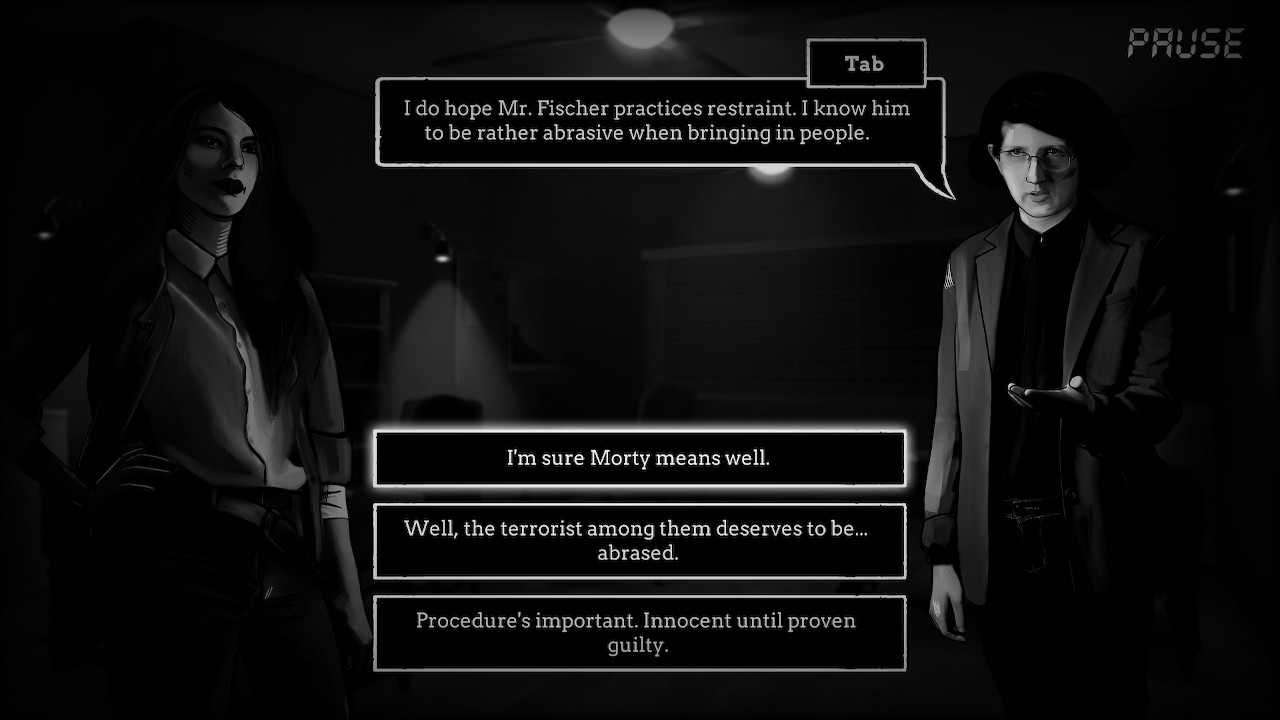Click the border of the second dialogue box

(639, 505)
